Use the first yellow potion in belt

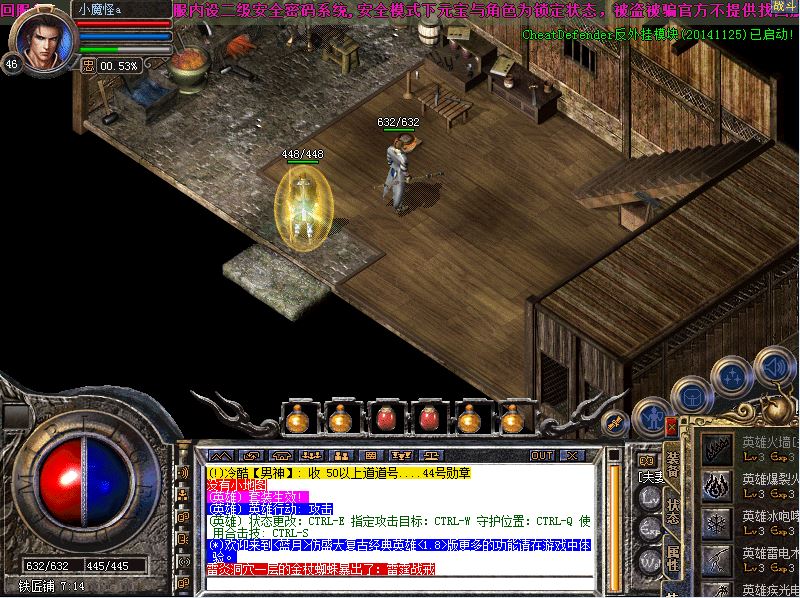[x=298, y=419]
